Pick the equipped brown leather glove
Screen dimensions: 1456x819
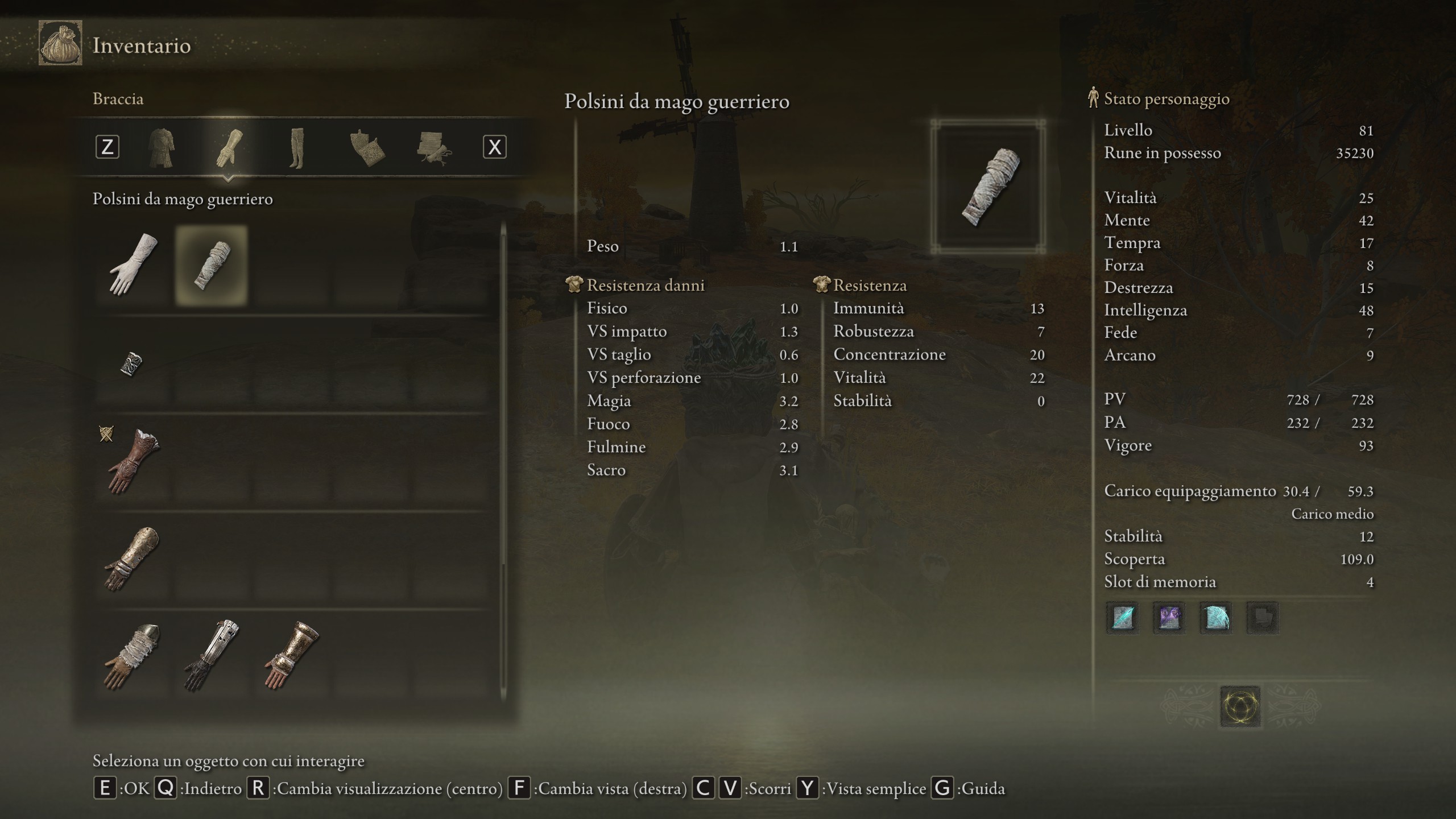point(132,462)
